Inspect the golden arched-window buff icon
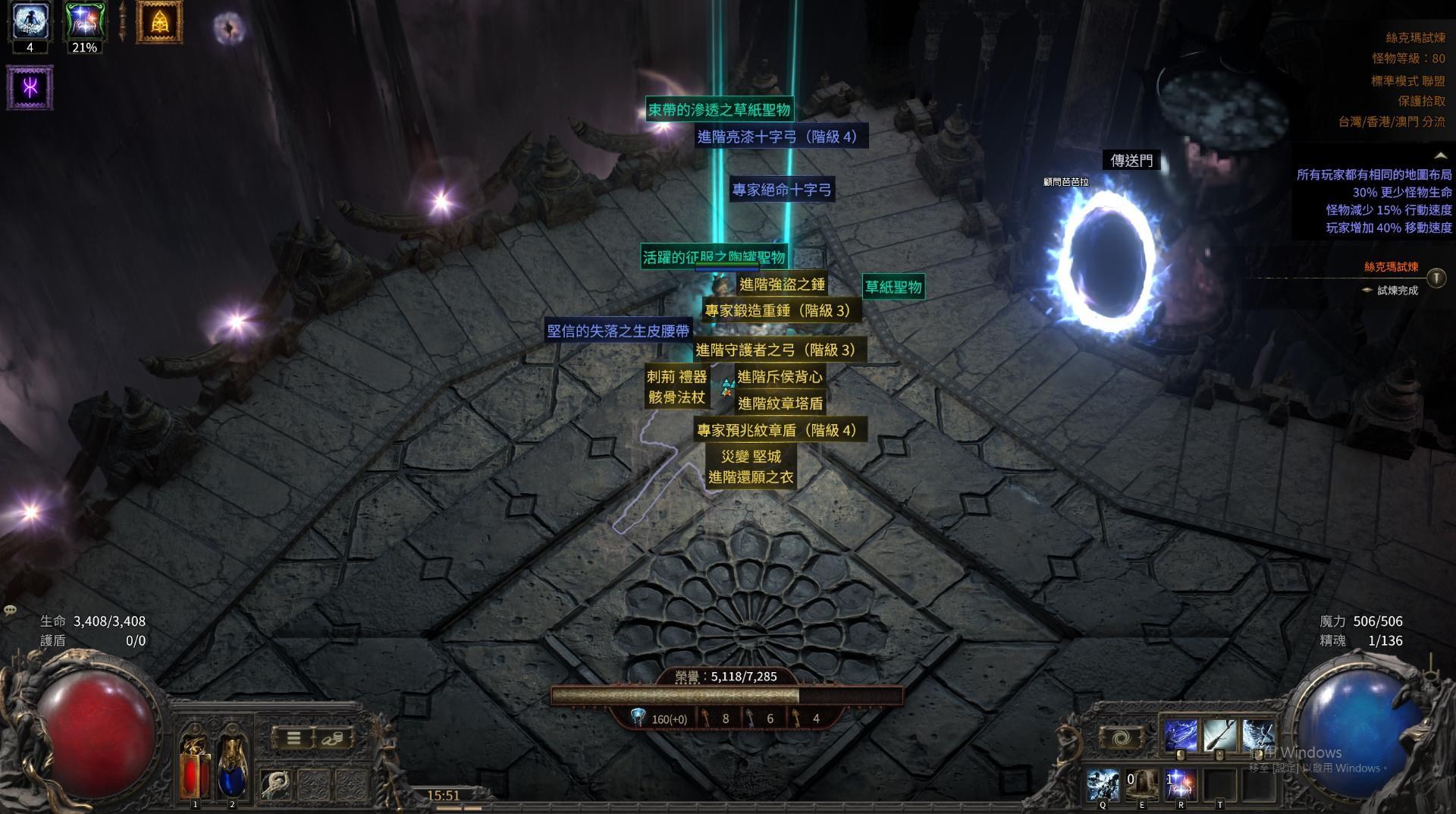1456x814 pixels. point(159,22)
